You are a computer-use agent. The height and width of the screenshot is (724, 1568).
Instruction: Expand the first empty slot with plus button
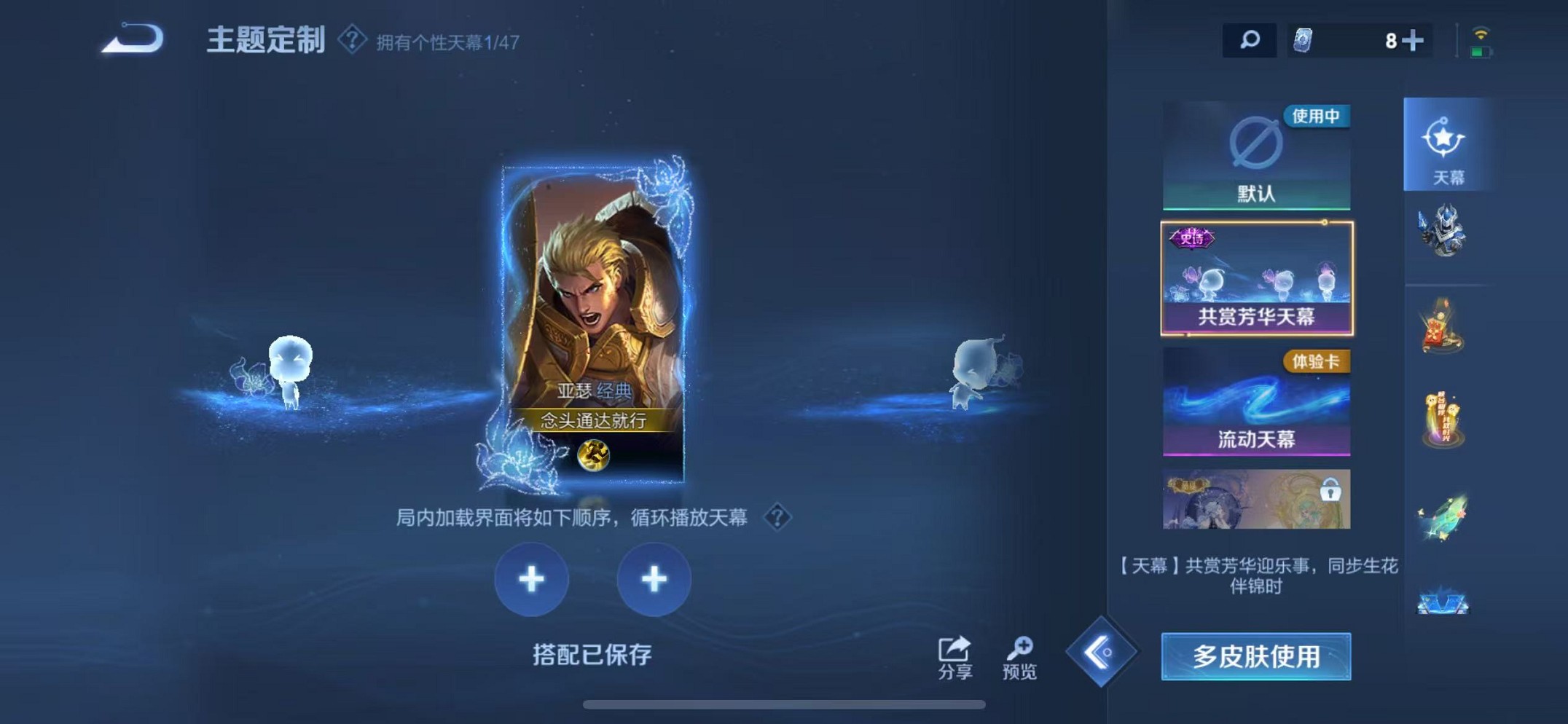531,579
